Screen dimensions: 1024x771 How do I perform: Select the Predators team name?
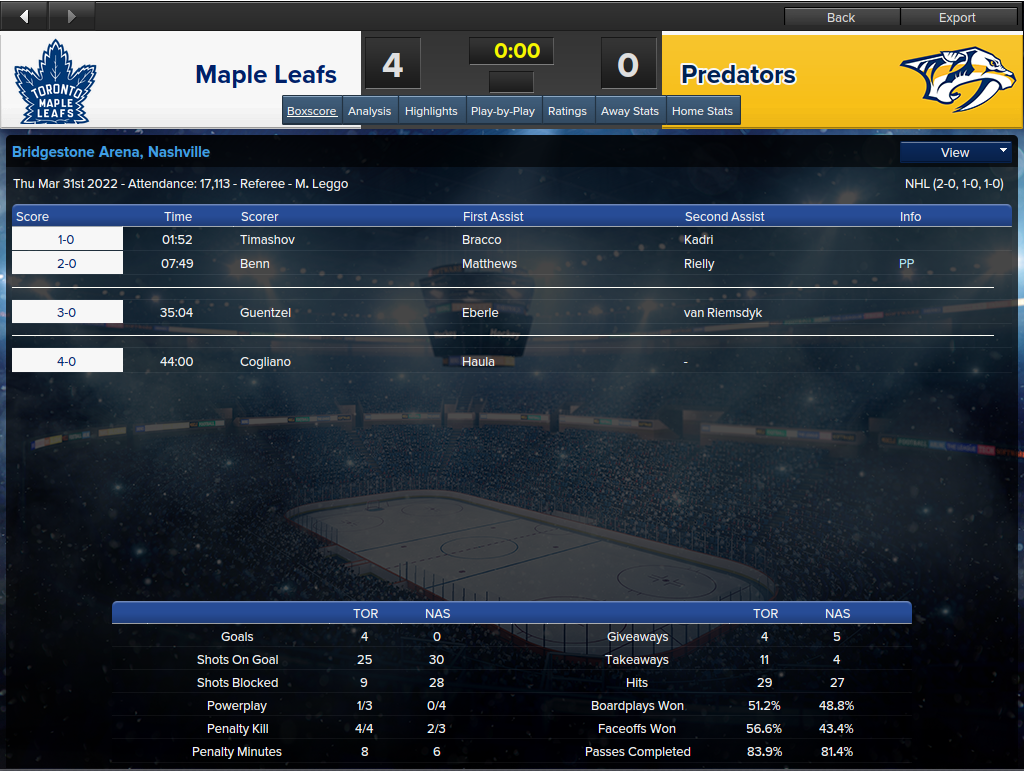pos(738,75)
